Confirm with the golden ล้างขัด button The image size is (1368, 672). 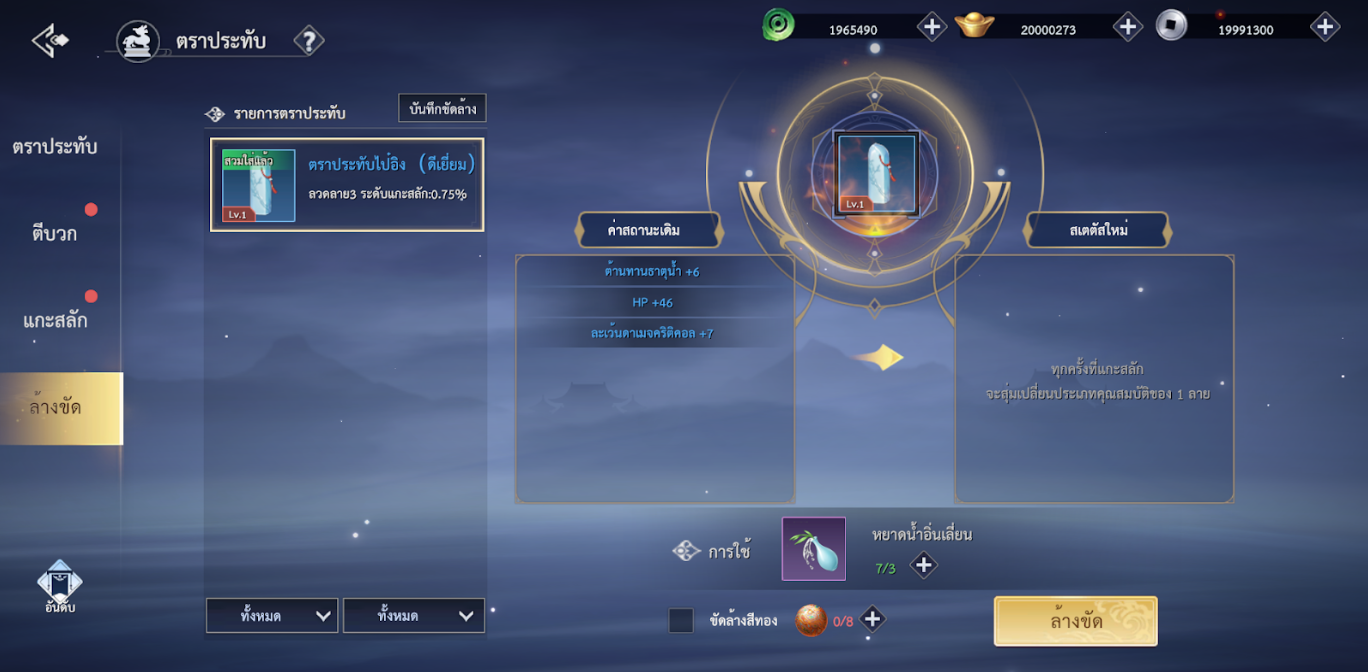pyautogui.click(x=1075, y=621)
